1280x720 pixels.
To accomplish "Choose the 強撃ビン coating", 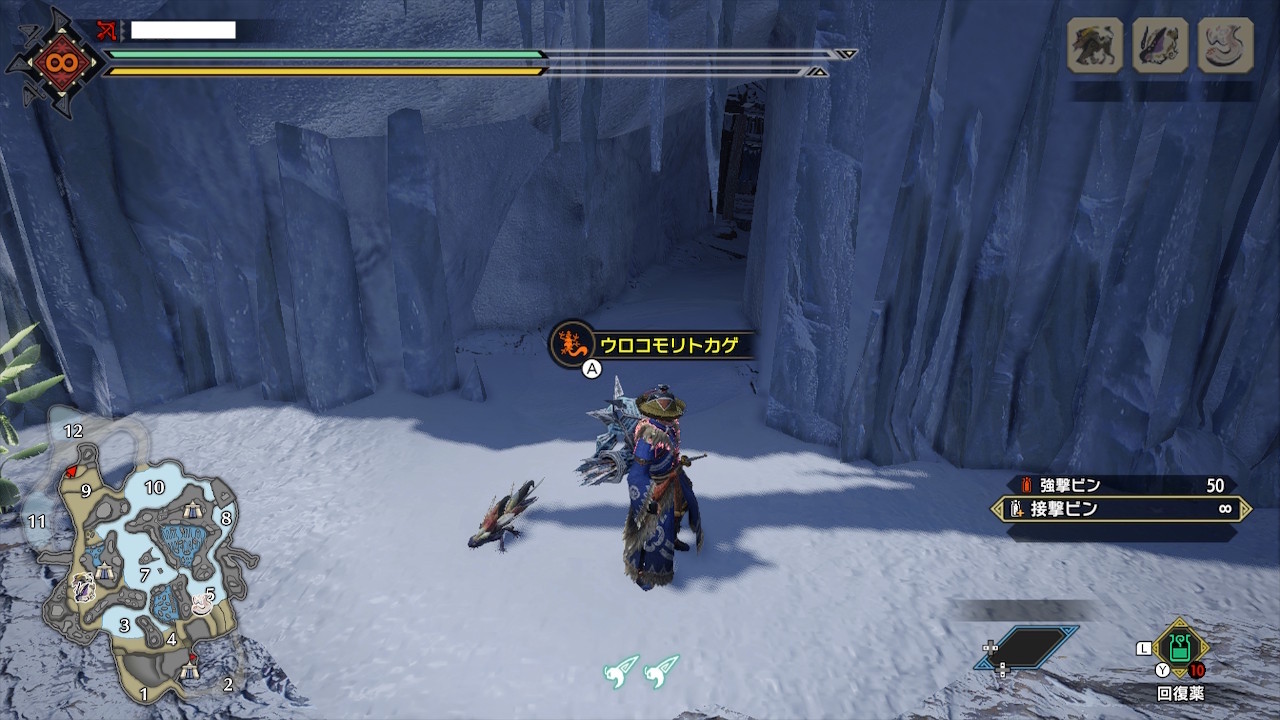I will point(1120,486).
